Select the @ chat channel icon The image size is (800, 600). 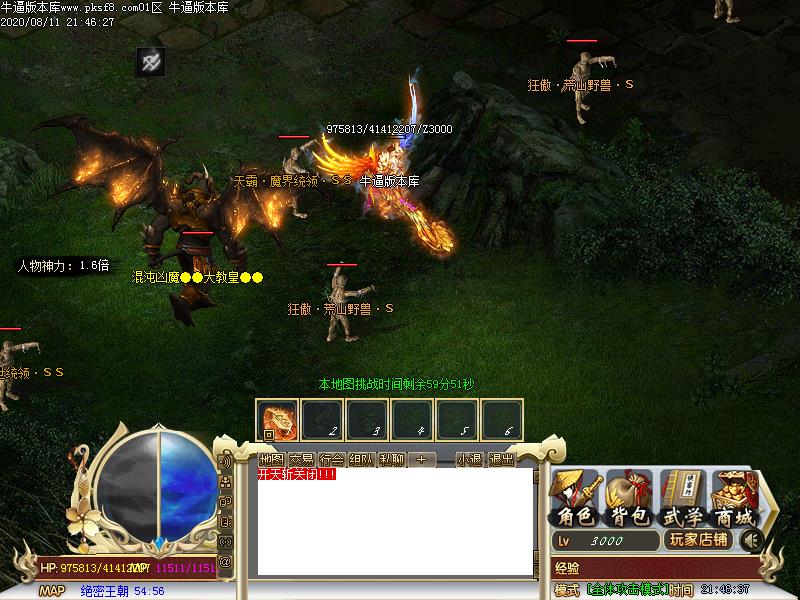[225, 562]
